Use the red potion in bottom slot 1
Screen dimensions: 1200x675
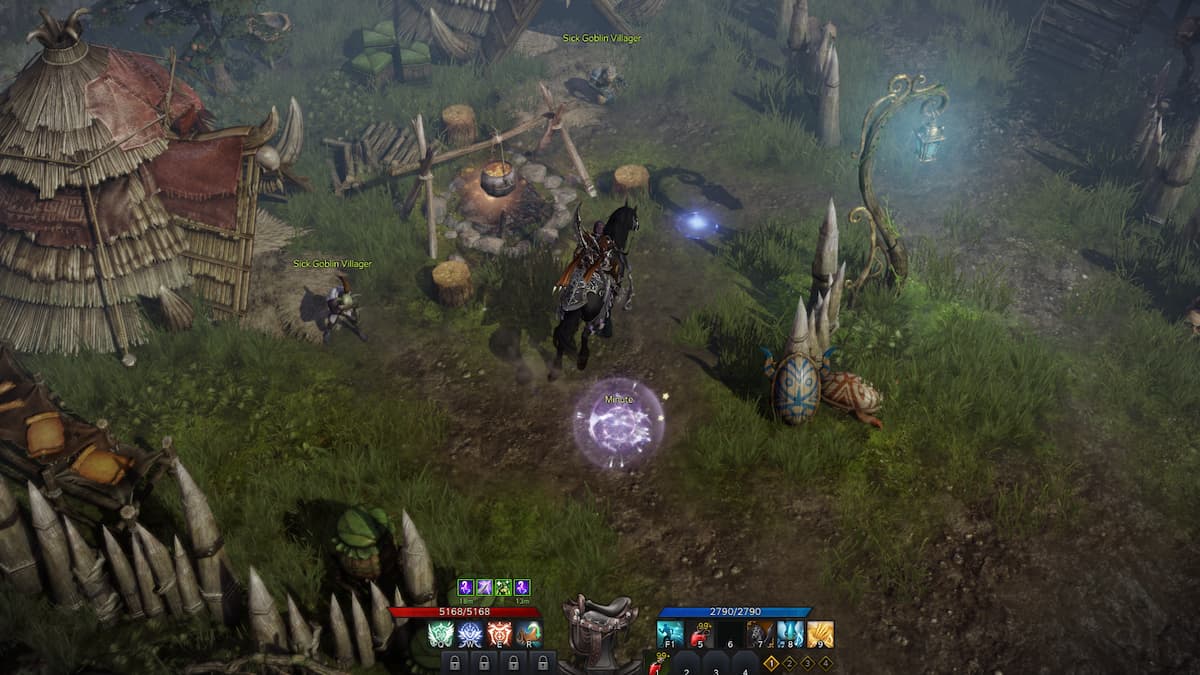[658, 664]
